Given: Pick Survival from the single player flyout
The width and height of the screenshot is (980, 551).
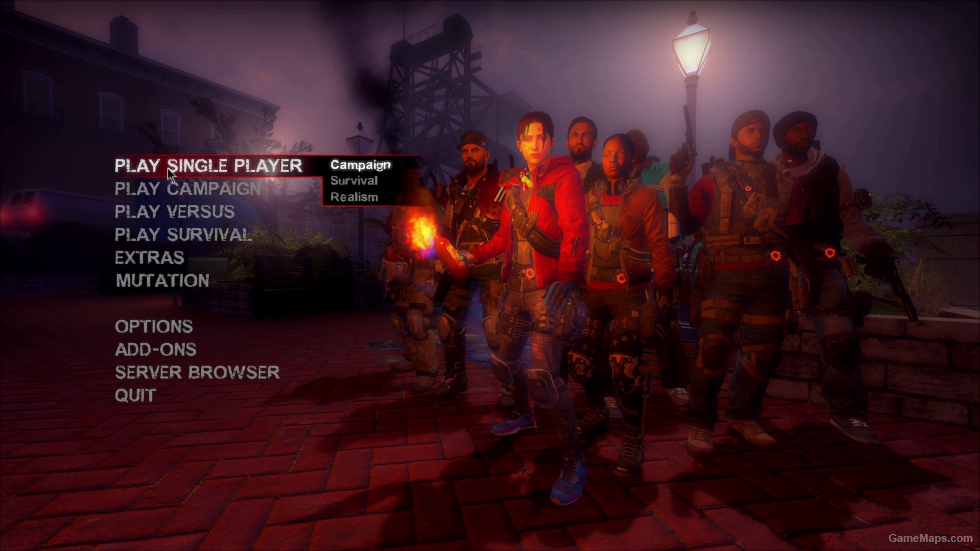Looking at the screenshot, I should [x=354, y=181].
